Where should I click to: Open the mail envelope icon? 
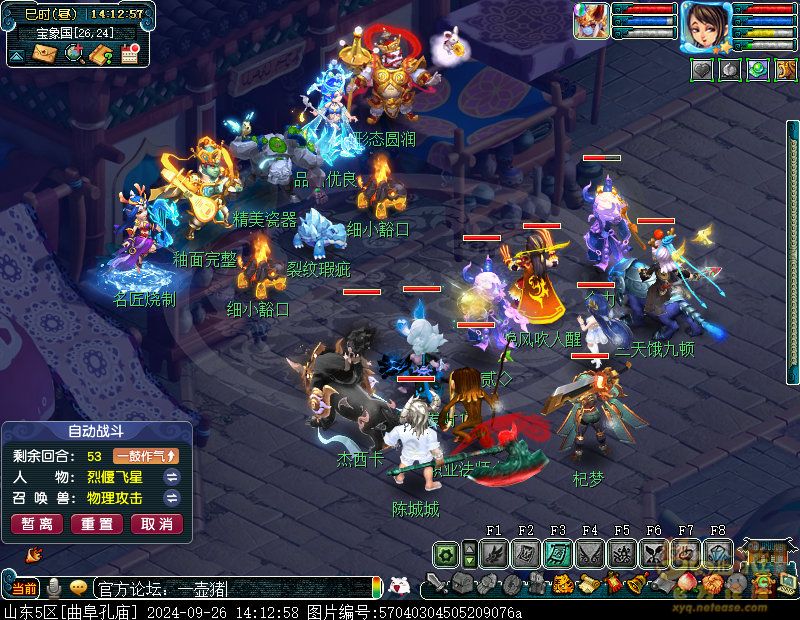point(44,55)
